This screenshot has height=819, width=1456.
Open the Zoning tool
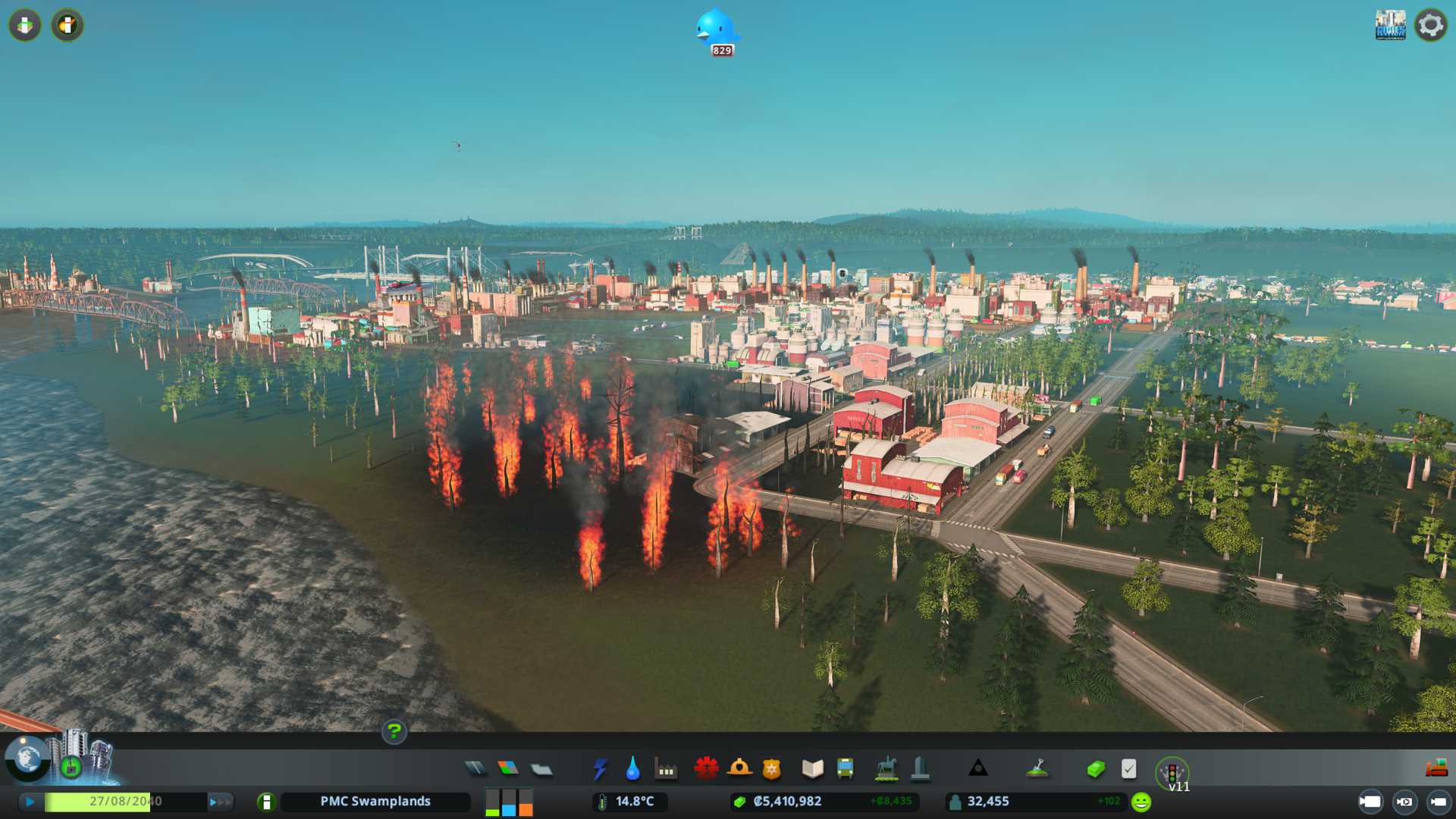point(508,769)
